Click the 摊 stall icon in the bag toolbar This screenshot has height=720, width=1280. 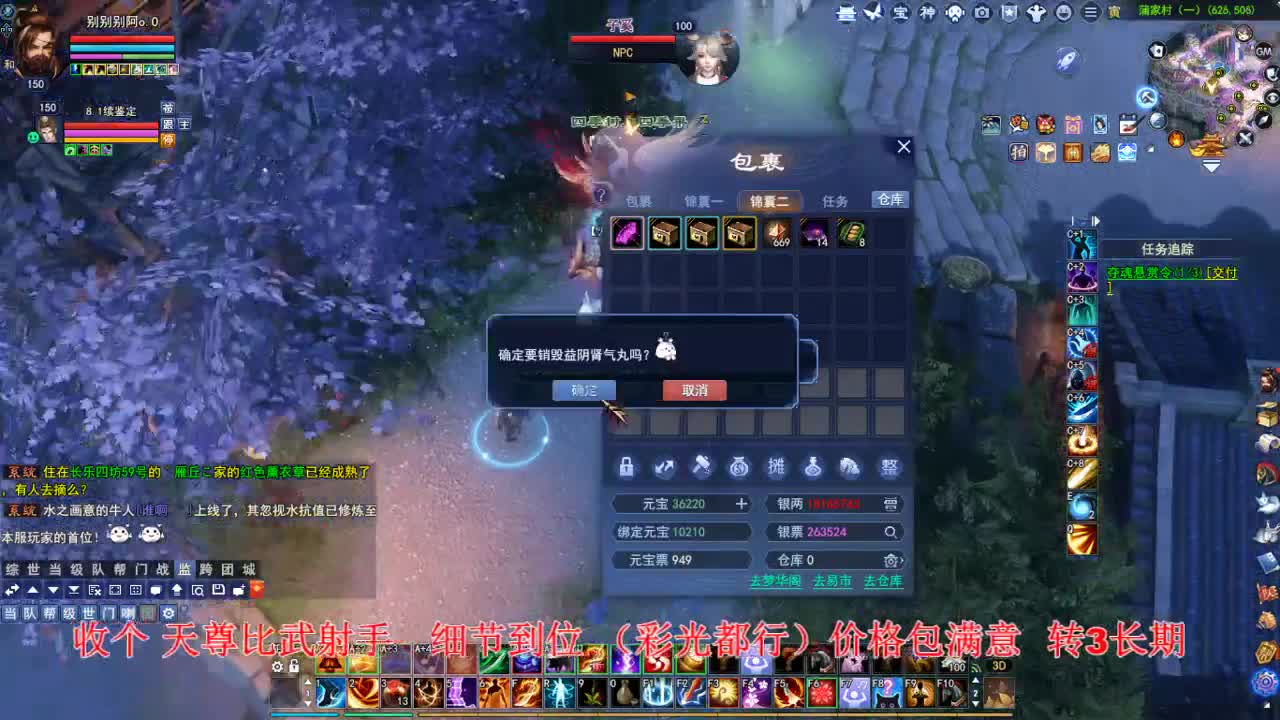tap(777, 466)
